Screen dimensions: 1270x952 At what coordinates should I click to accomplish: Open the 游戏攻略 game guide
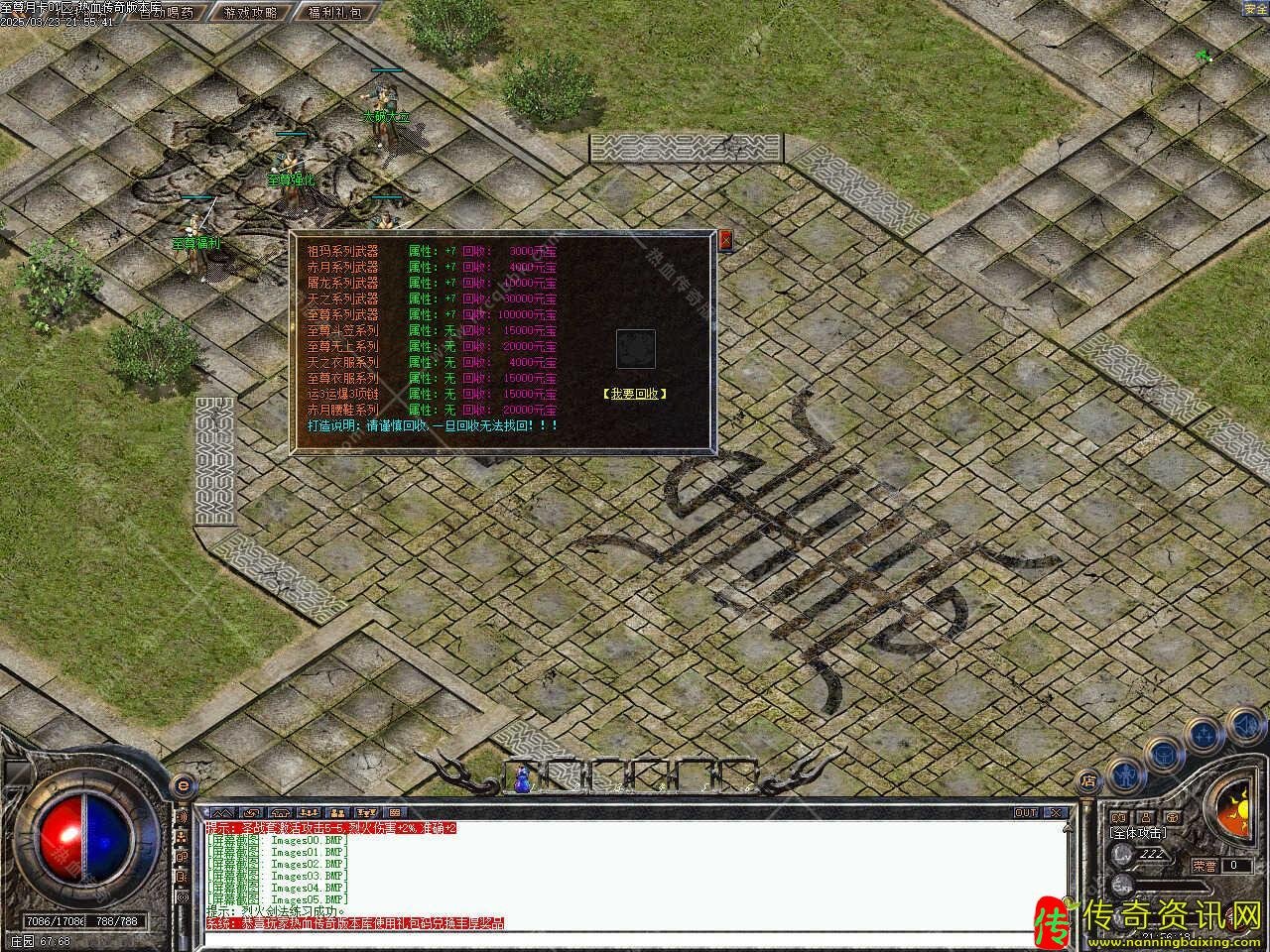250,13
